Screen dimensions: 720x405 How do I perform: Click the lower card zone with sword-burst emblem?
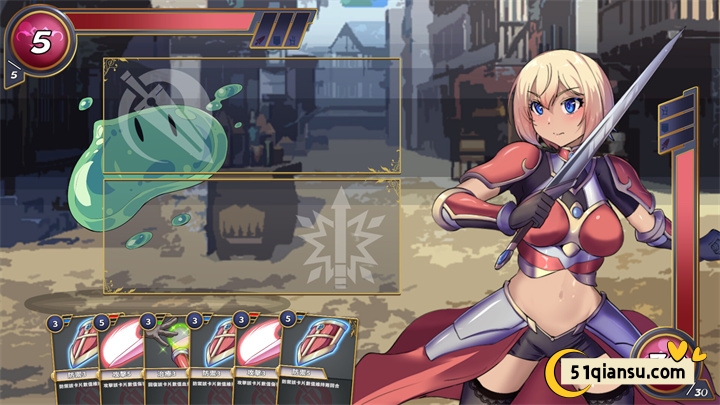coord(252,237)
